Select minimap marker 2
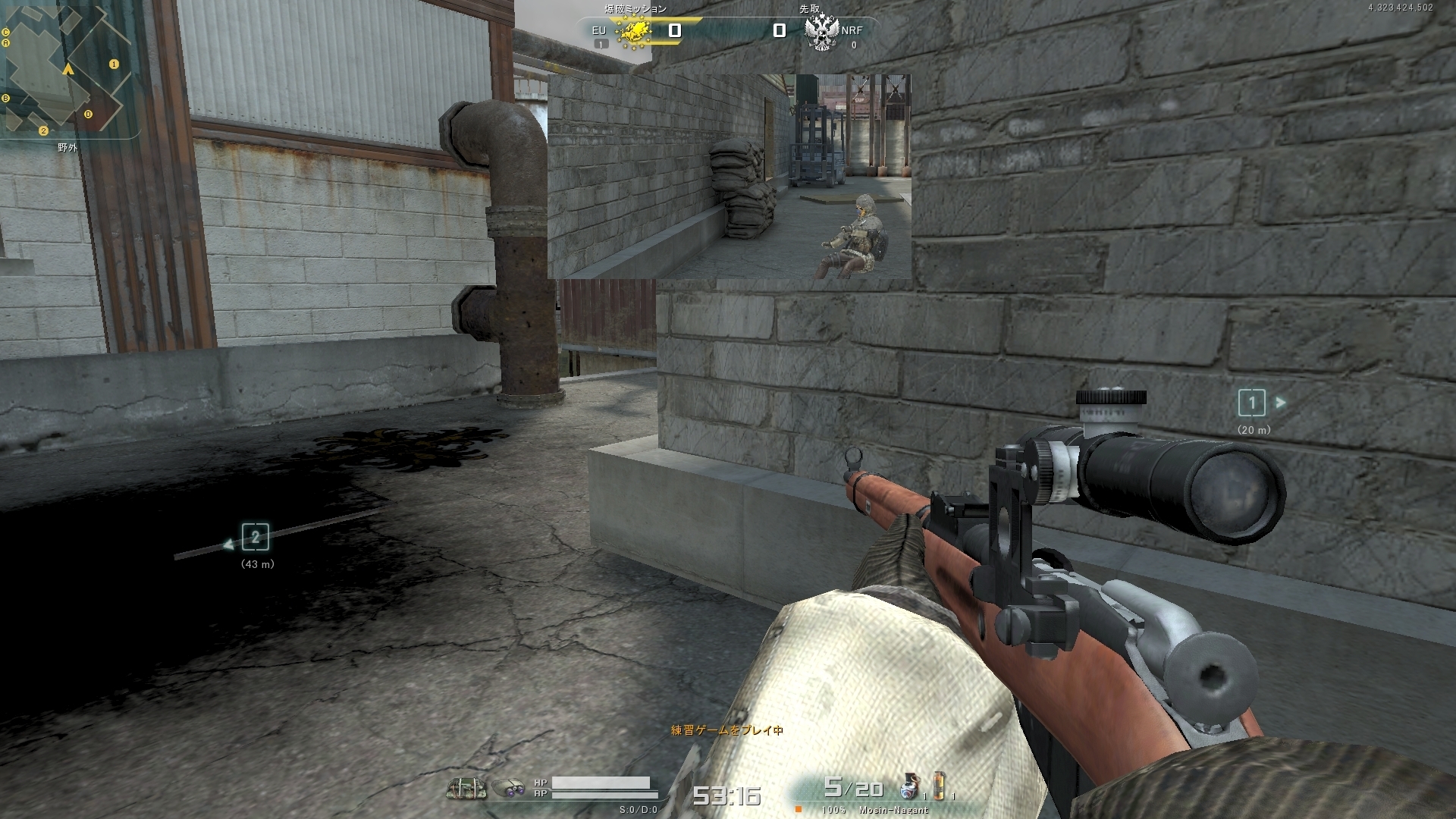The height and width of the screenshot is (819, 1456). click(43, 130)
